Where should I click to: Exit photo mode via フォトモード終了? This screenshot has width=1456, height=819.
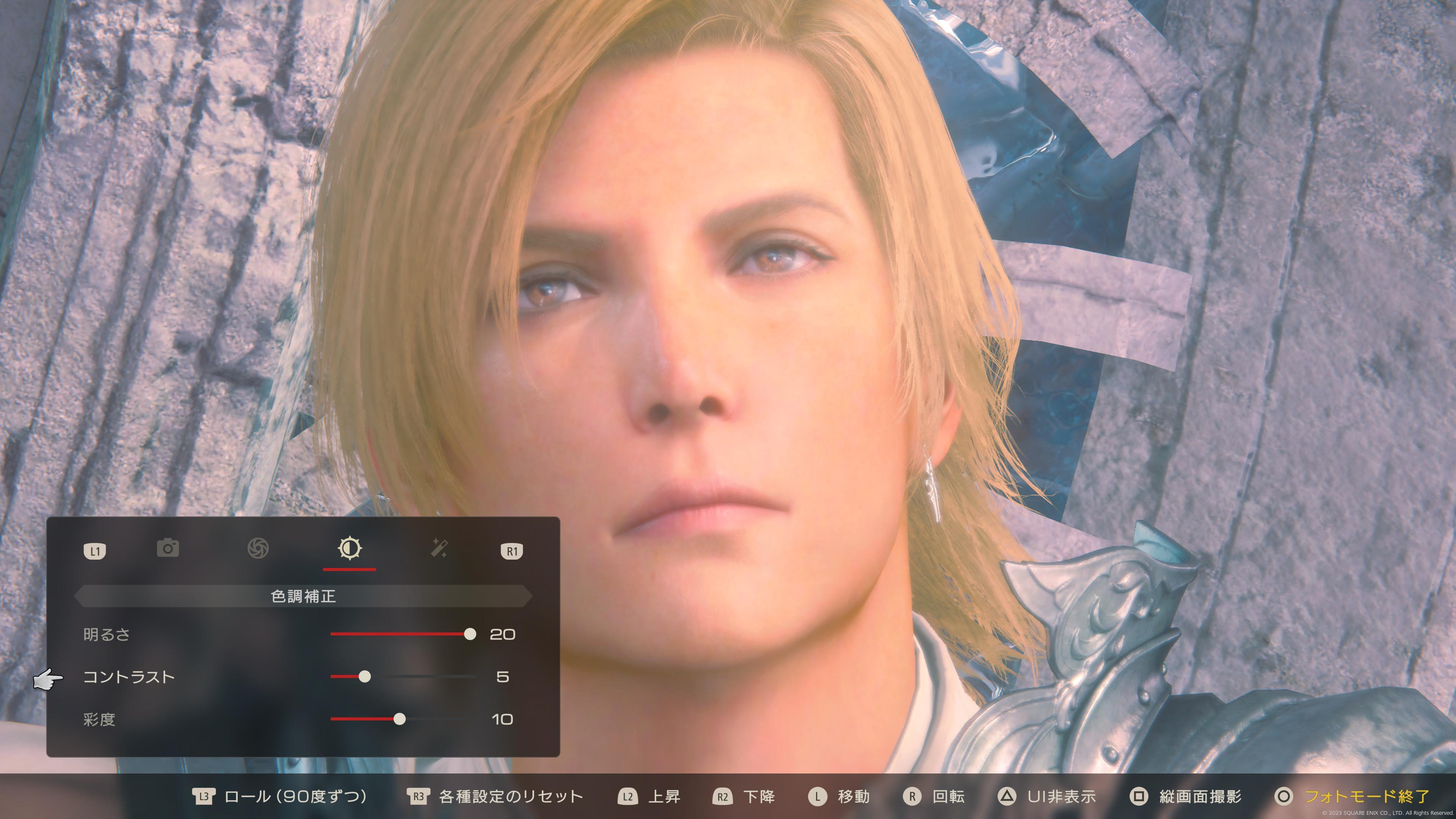1365,797
